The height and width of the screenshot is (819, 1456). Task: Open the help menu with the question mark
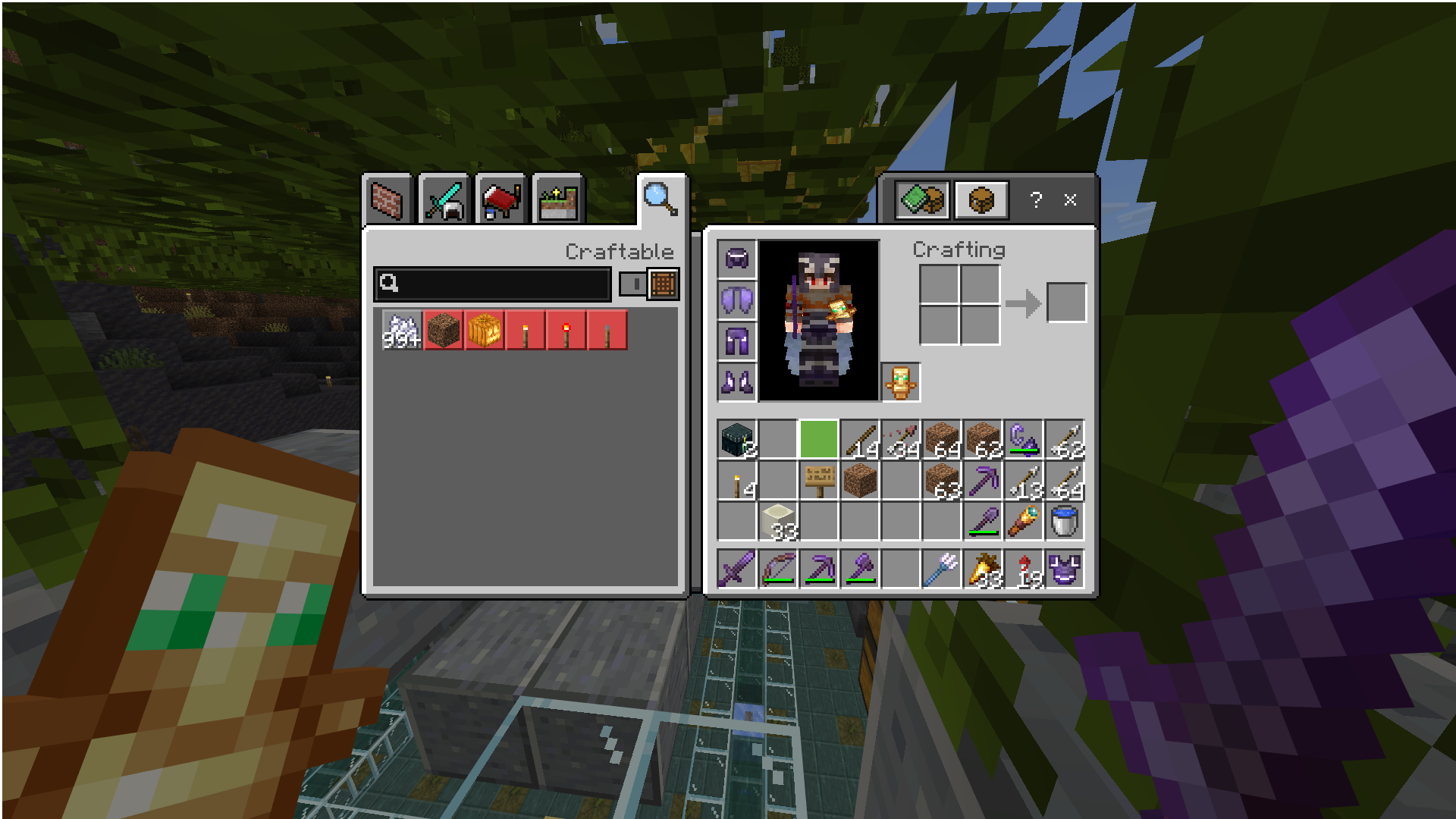point(1034,199)
